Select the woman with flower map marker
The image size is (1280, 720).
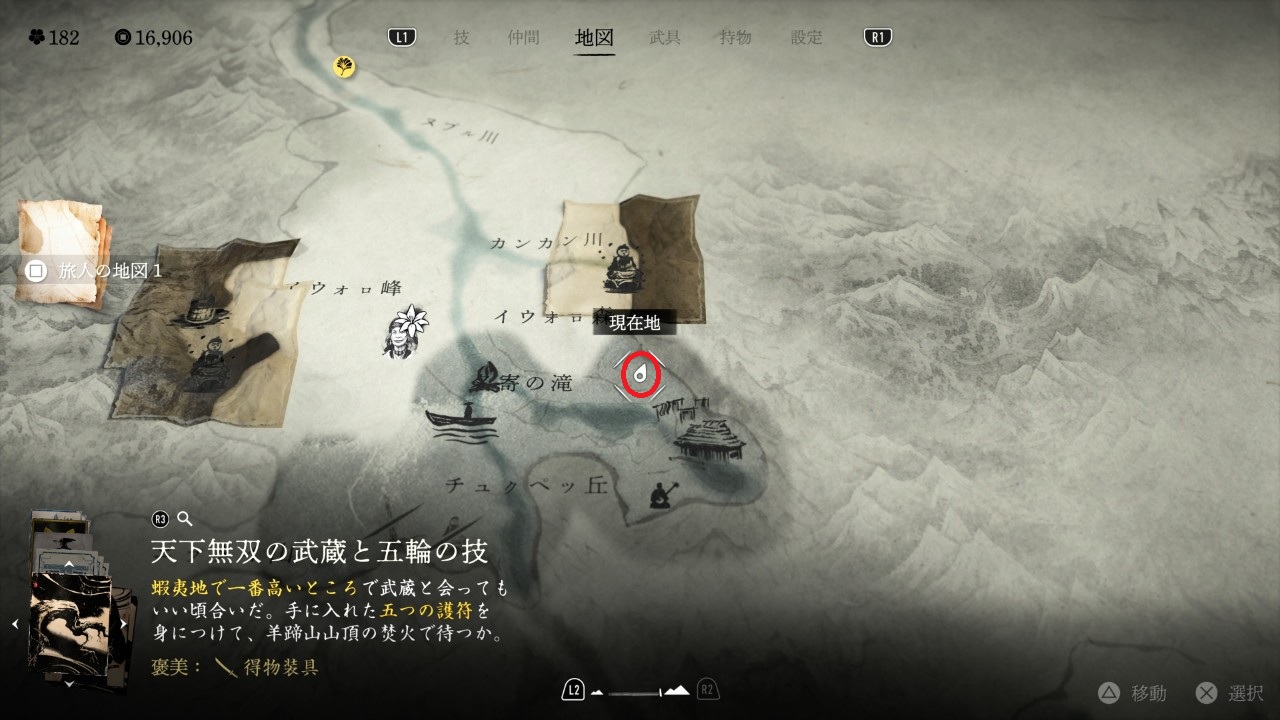405,330
